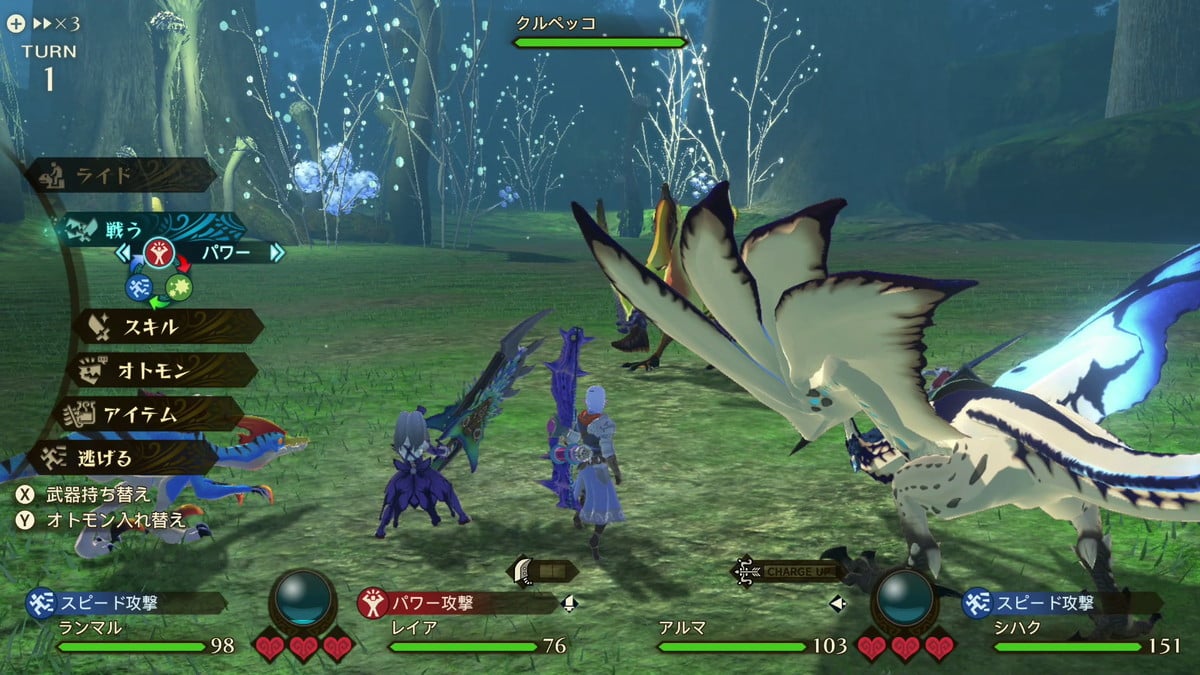Open the スキル (Skill) menu

(x=165, y=326)
